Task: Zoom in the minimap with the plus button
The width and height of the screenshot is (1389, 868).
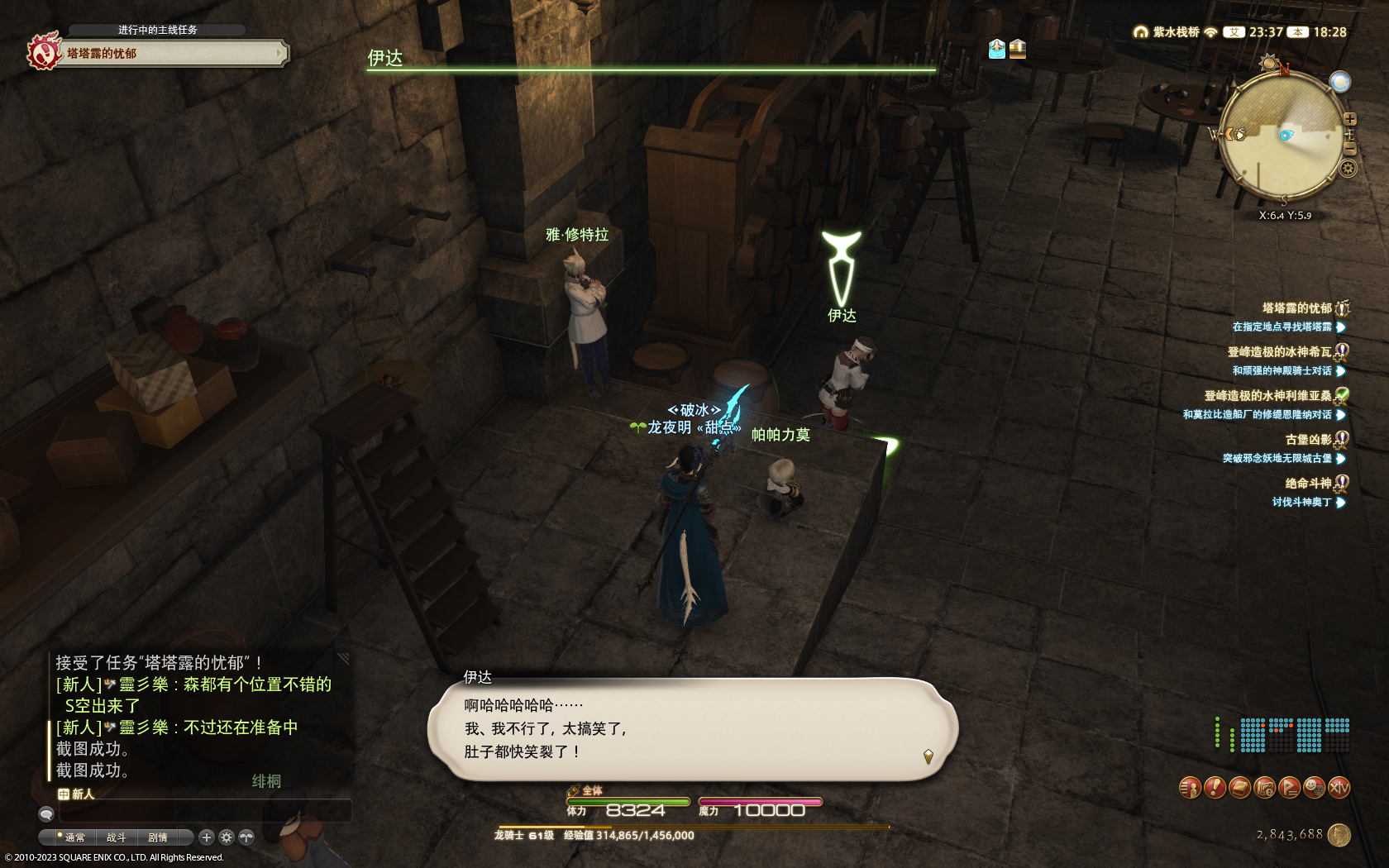Action: point(1350,119)
